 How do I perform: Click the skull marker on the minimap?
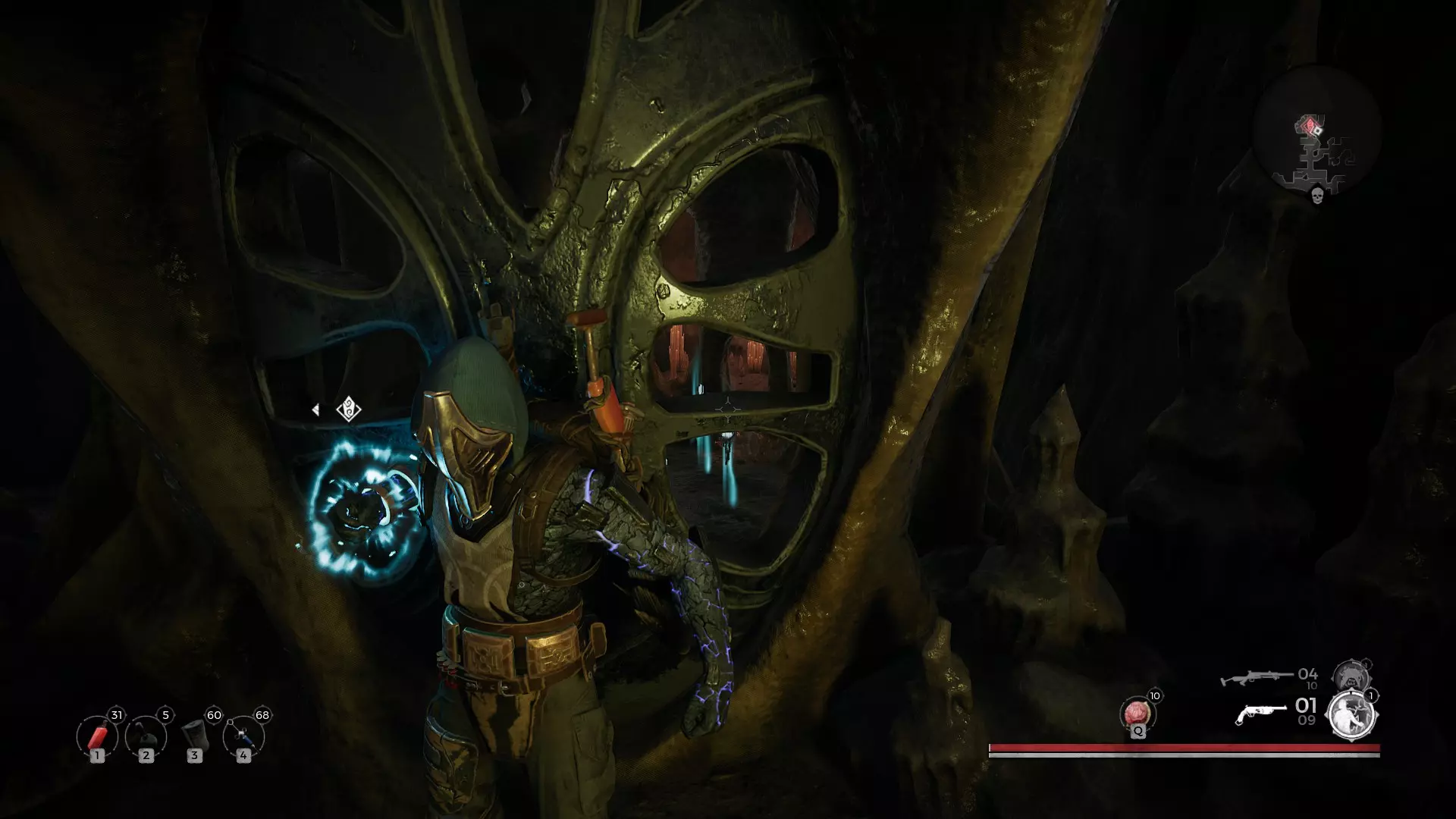click(1317, 196)
